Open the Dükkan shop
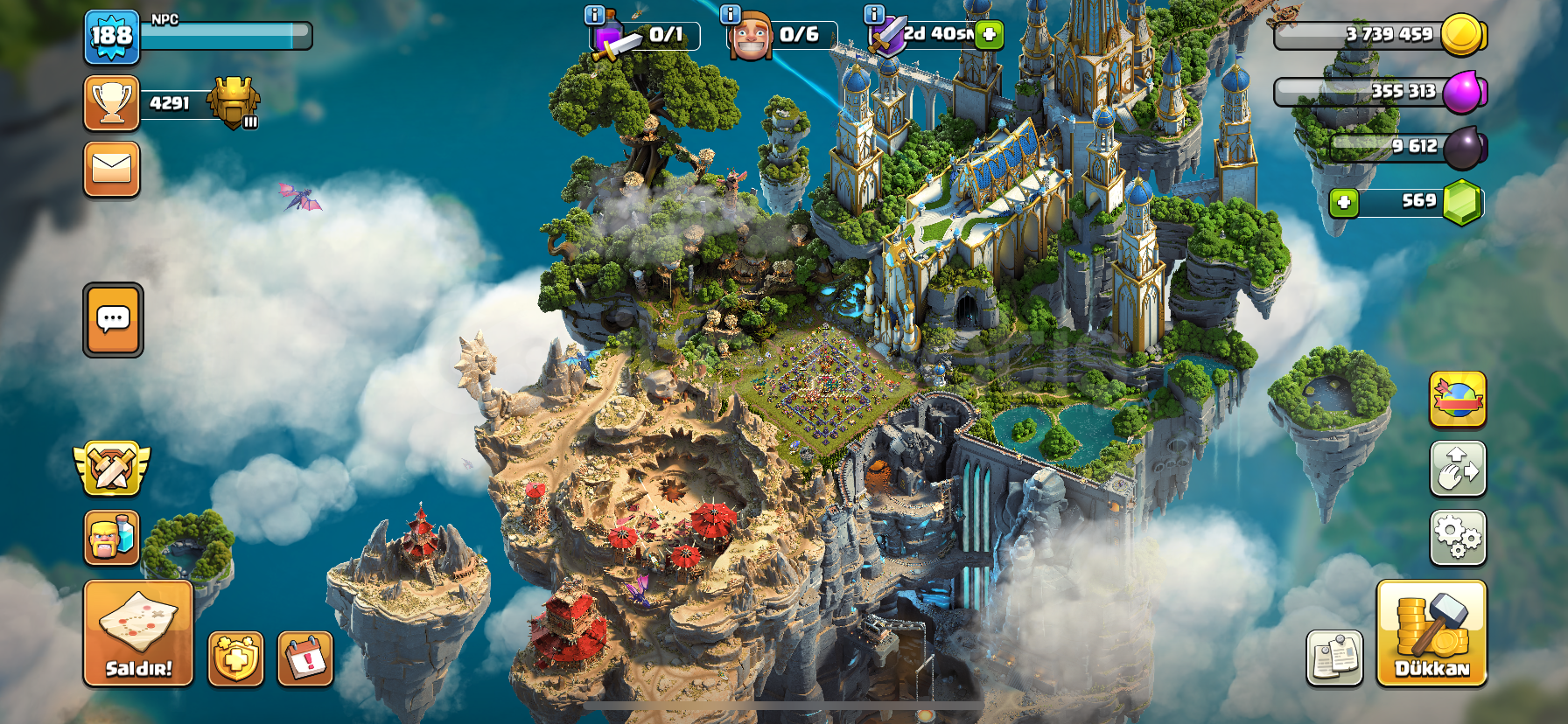The width and height of the screenshot is (1568, 724). [x=1431, y=633]
